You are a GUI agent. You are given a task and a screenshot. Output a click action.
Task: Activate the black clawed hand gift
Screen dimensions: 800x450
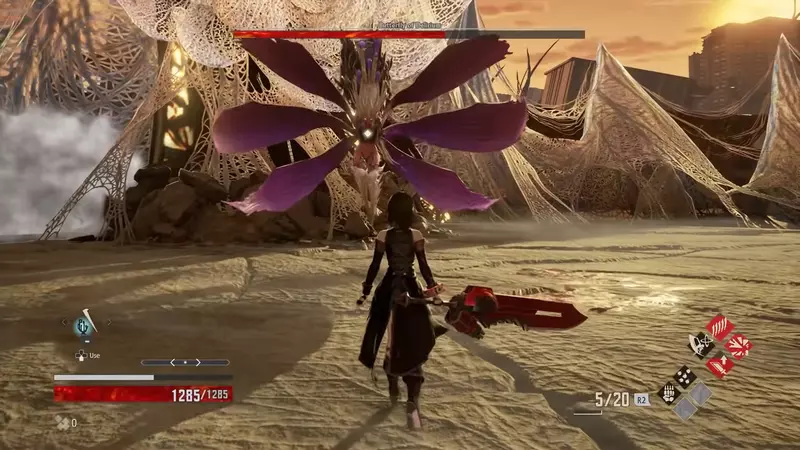point(667,393)
